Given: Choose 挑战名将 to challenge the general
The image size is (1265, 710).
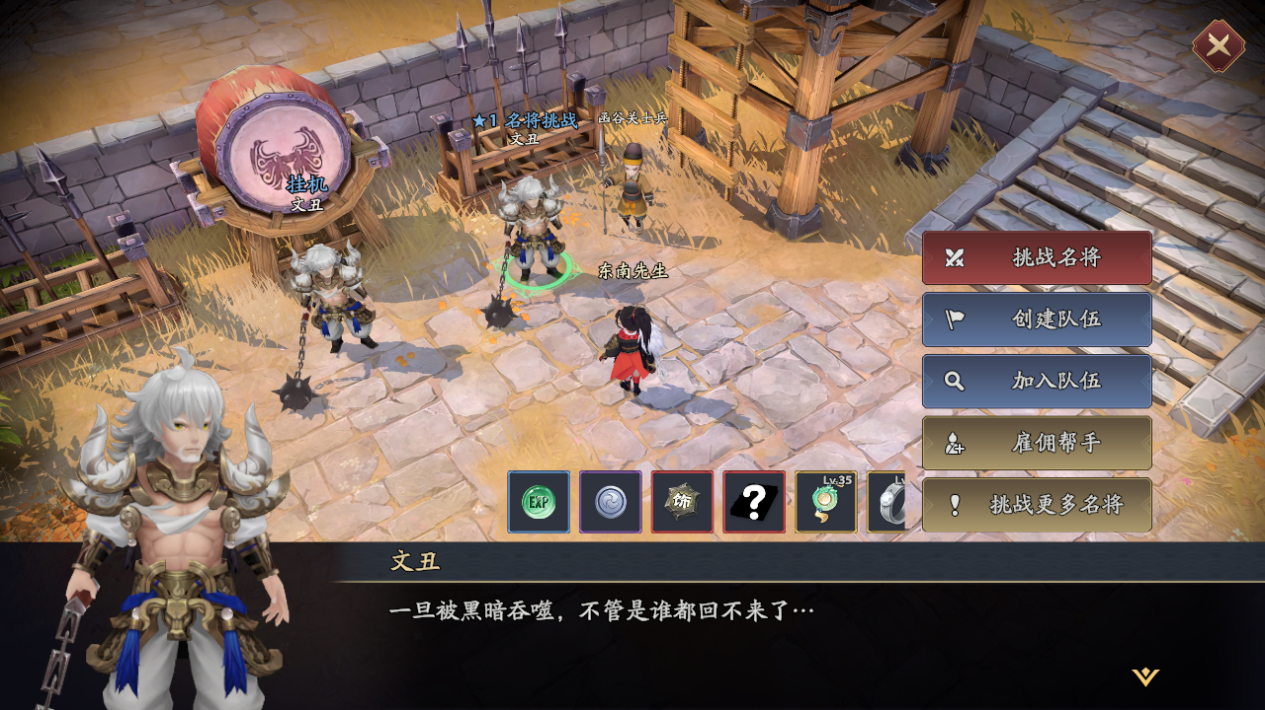Looking at the screenshot, I should point(1036,257).
